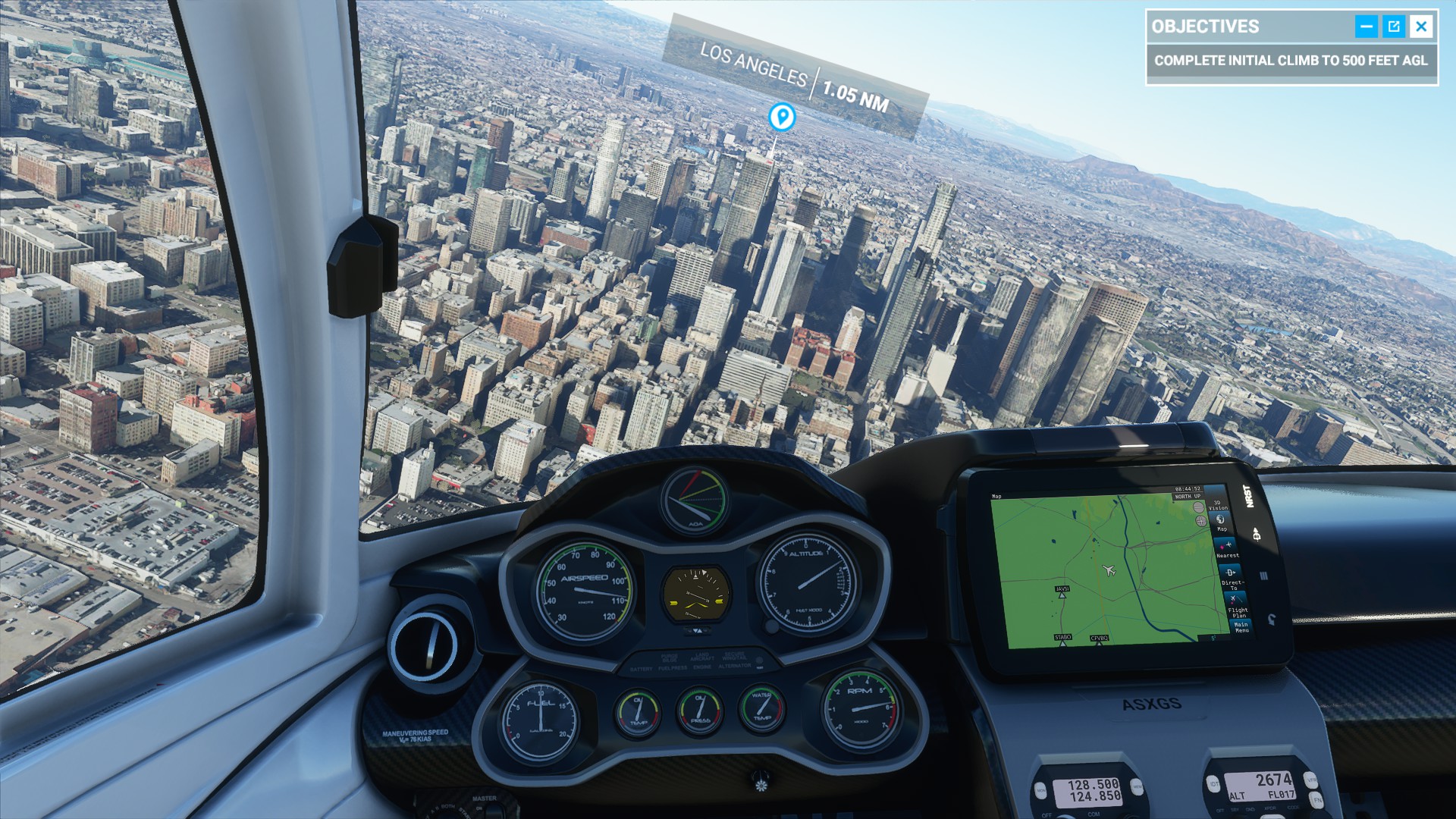This screenshot has width=1456, height=819.
Task: Show Nearest airports on the GPS
Action: [x=1227, y=549]
